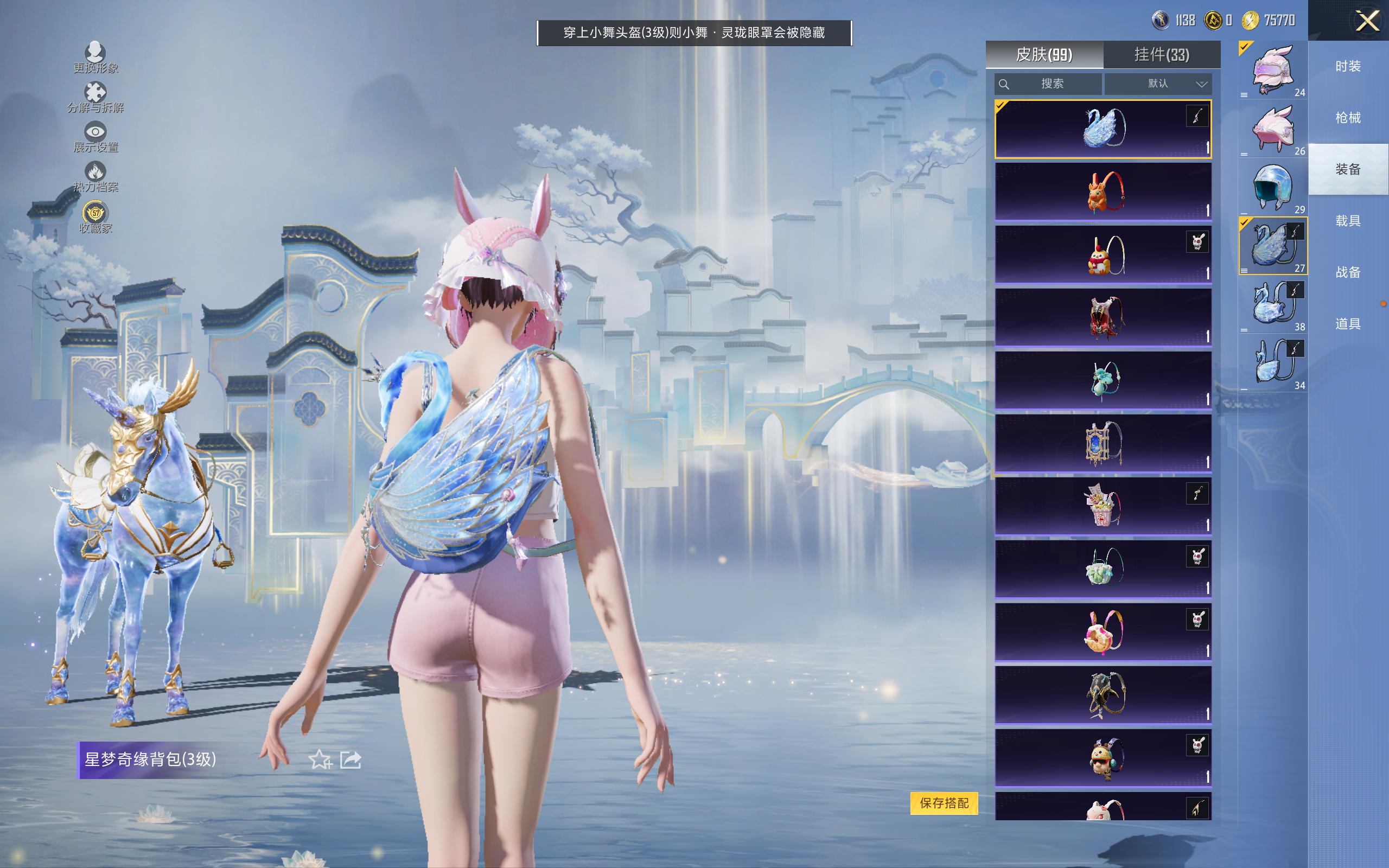Share the backpack via the share icon

[351, 759]
